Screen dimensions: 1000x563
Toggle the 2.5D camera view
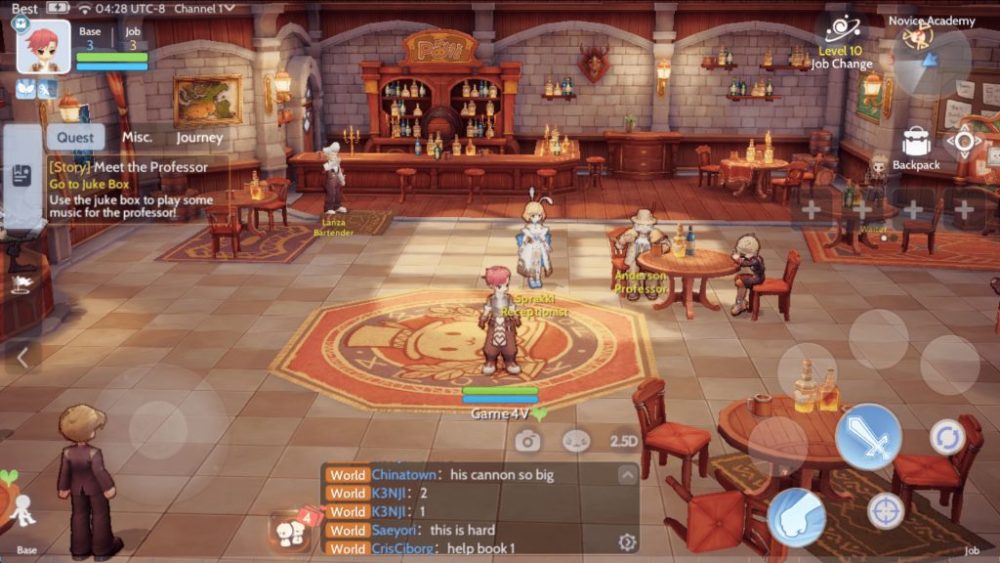(624, 440)
